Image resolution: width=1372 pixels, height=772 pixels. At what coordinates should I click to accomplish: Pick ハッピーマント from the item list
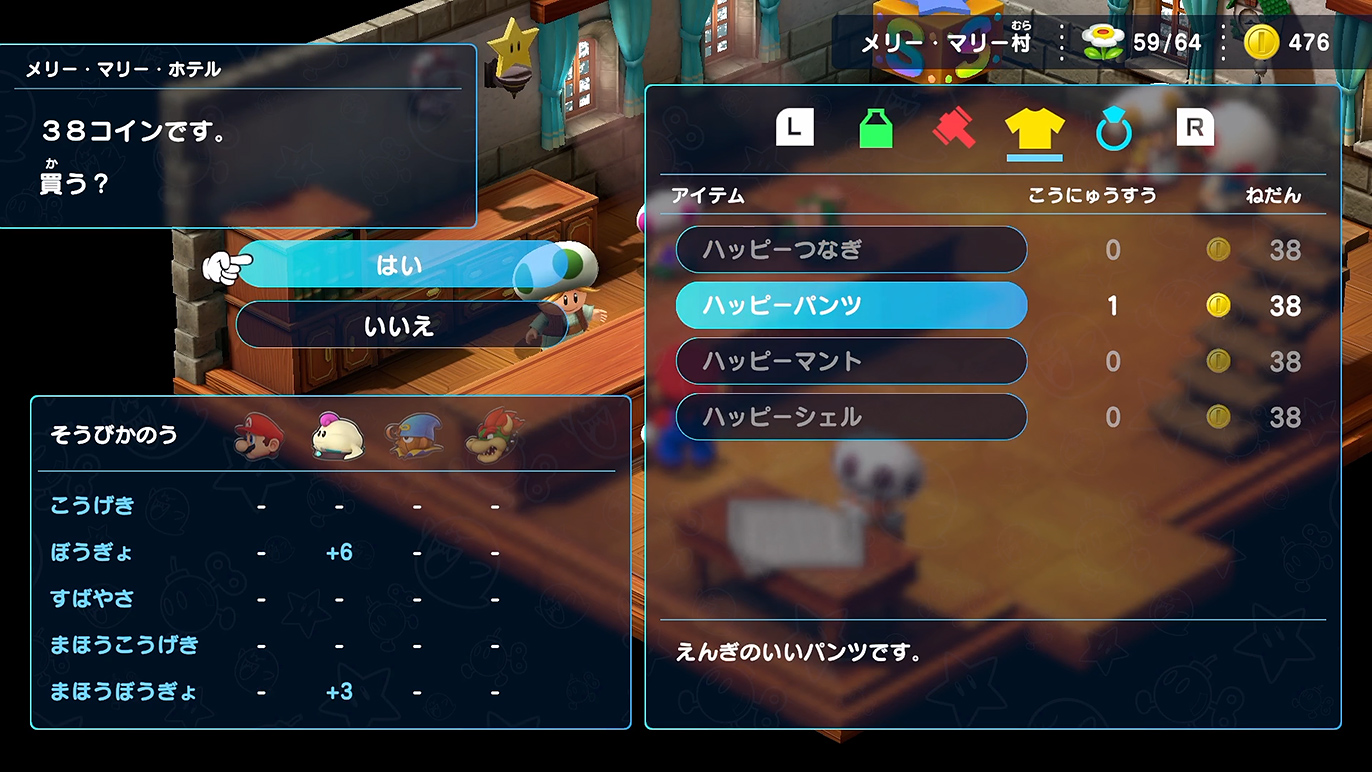851,361
